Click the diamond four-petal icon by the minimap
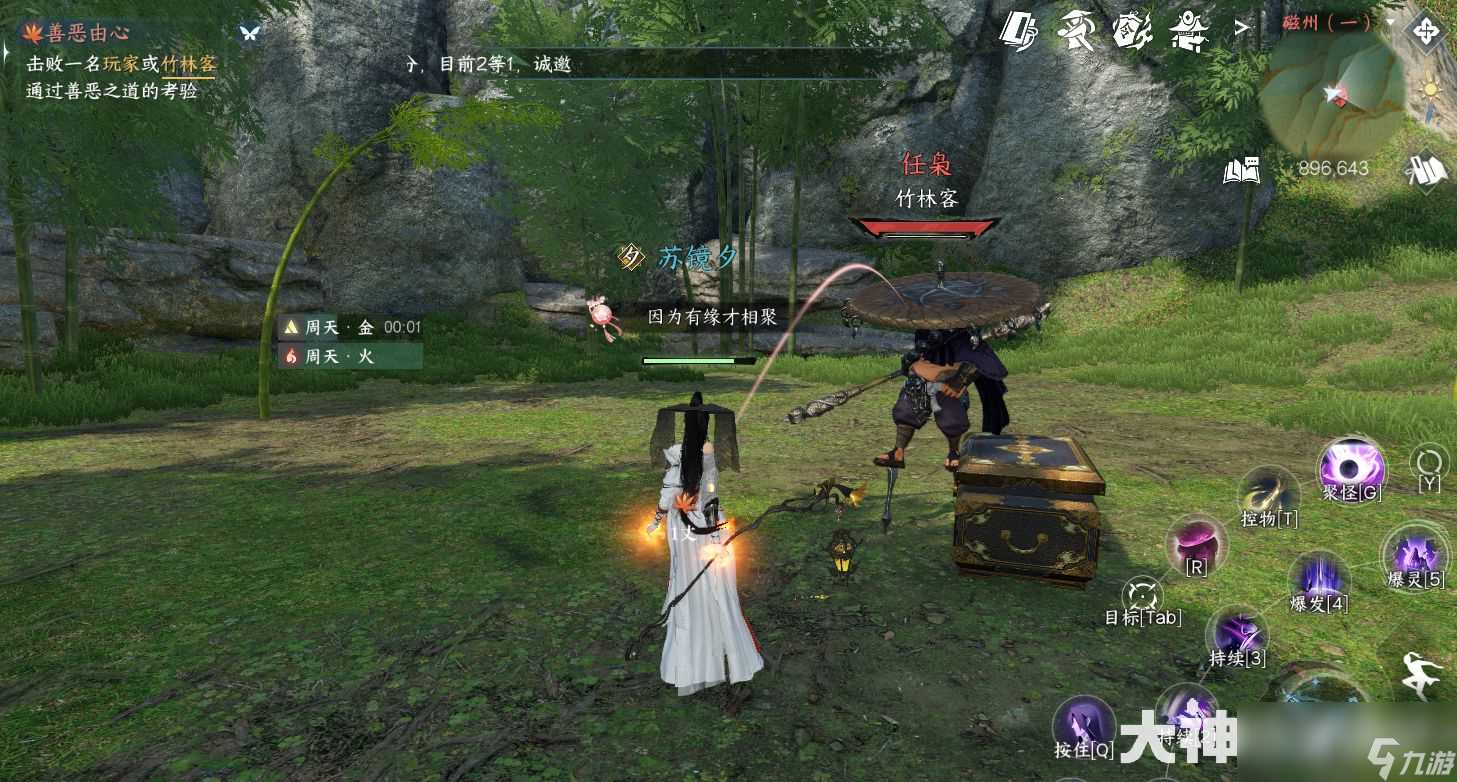This screenshot has width=1457, height=782. 1424,30
